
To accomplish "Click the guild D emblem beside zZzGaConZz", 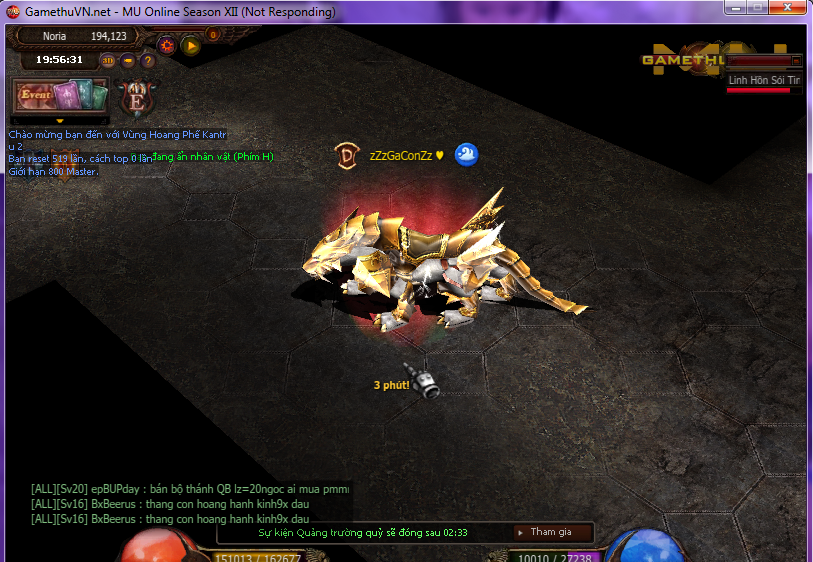I will (347, 155).
